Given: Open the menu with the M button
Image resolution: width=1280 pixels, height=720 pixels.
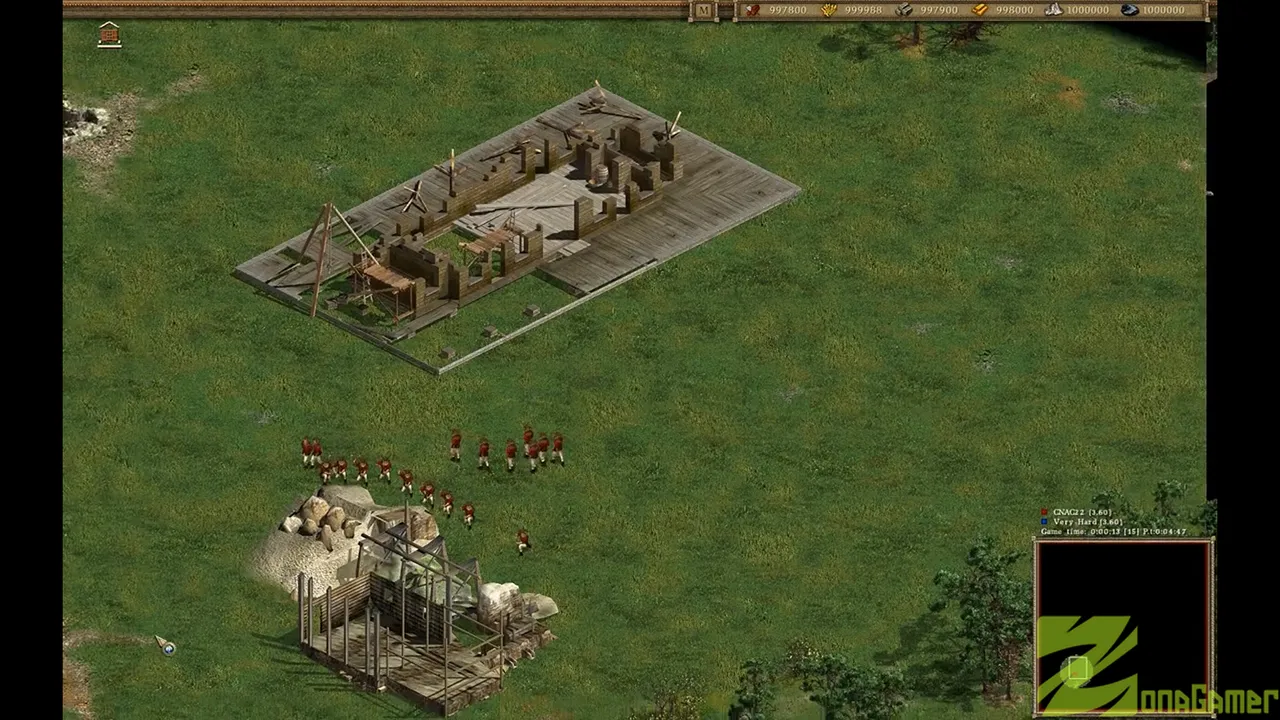Looking at the screenshot, I should point(703,11).
